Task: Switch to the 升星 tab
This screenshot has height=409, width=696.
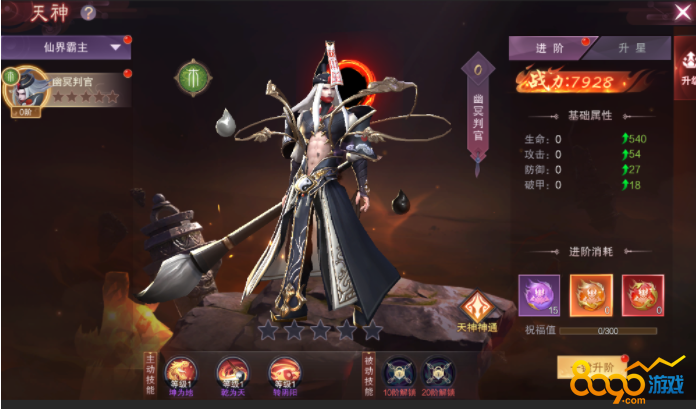Action: click(628, 48)
